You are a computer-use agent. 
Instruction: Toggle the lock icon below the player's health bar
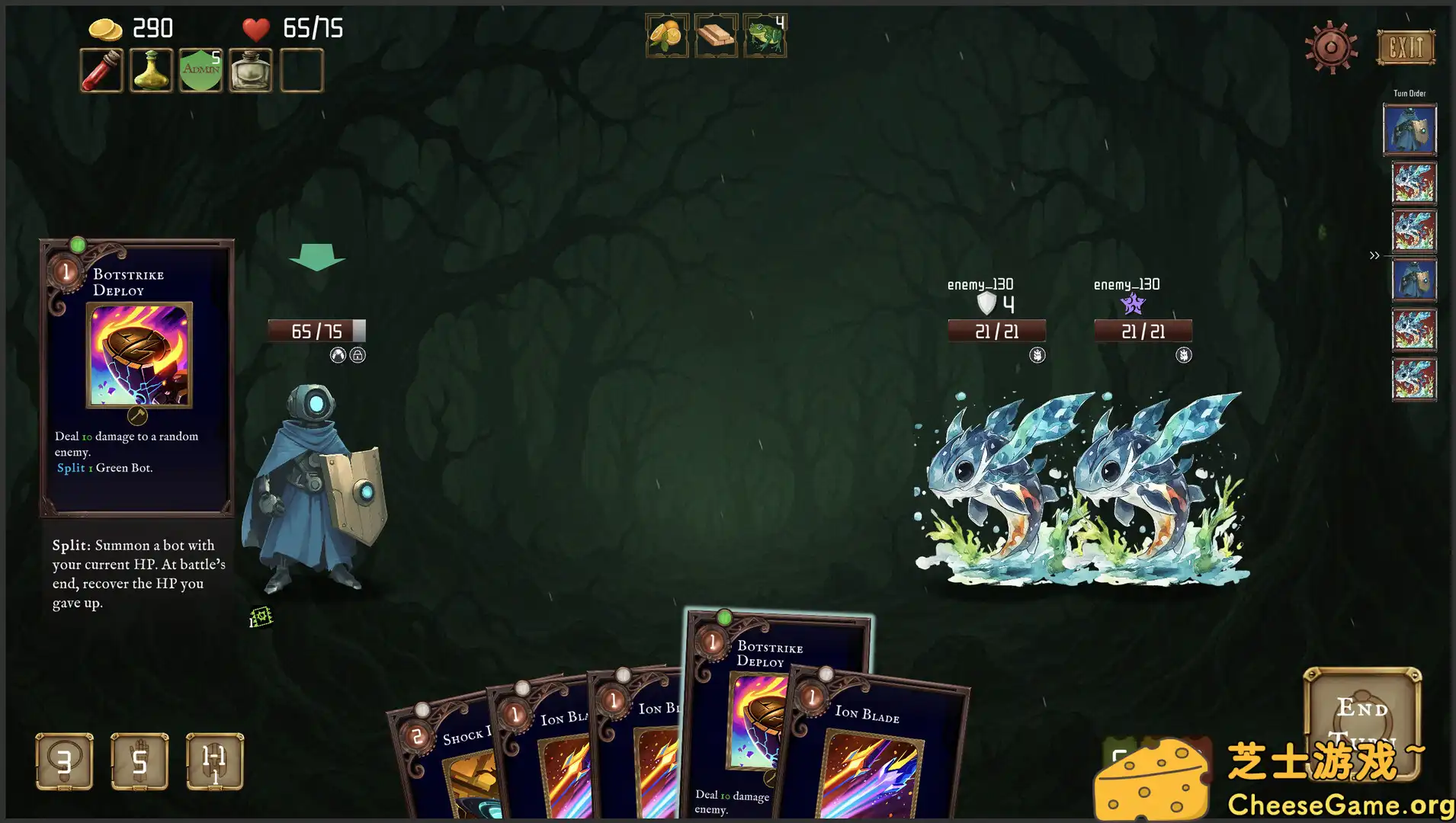click(x=358, y=354)
